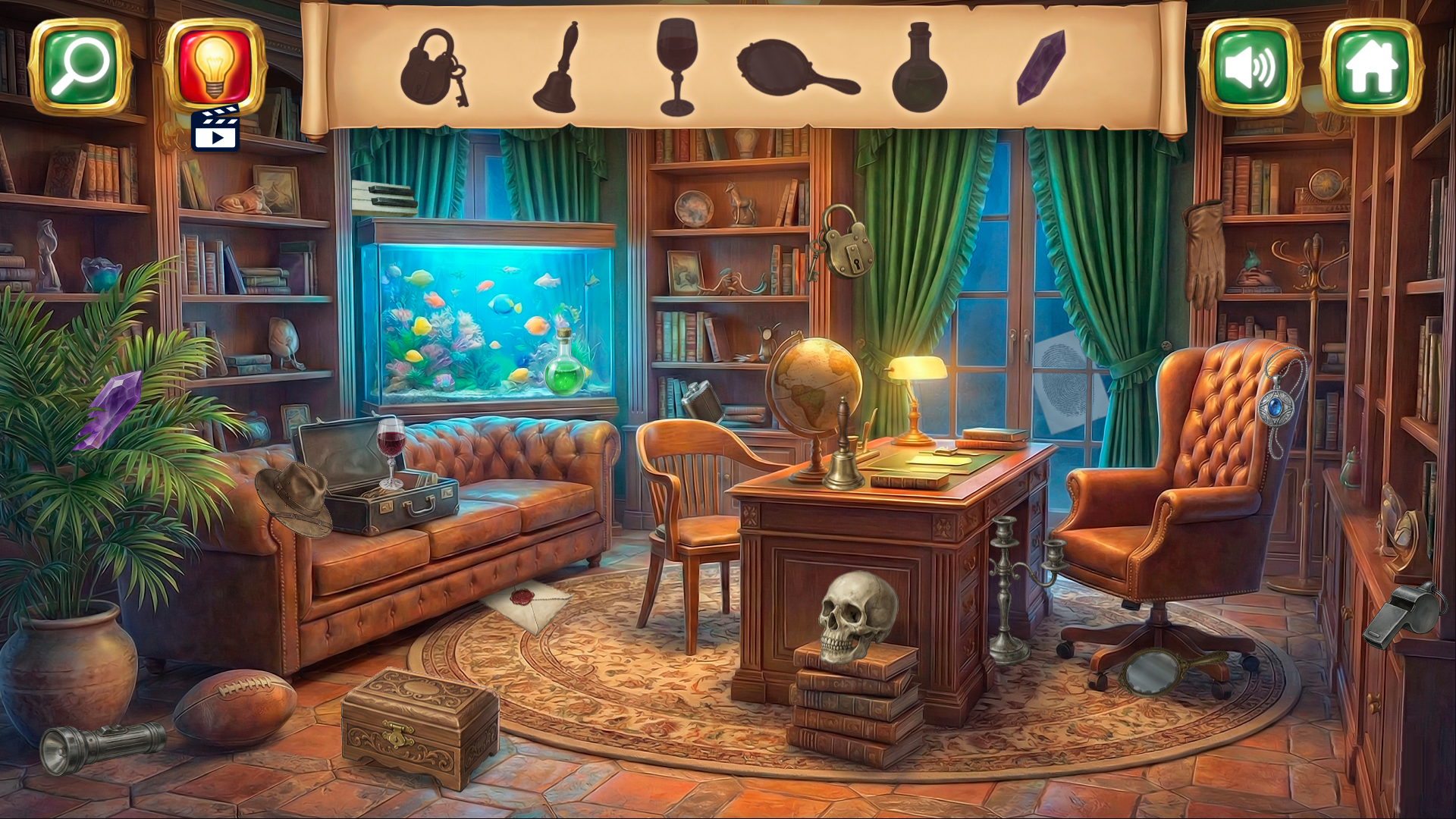Mute game audio with the speaker button

pos(1253,67)
